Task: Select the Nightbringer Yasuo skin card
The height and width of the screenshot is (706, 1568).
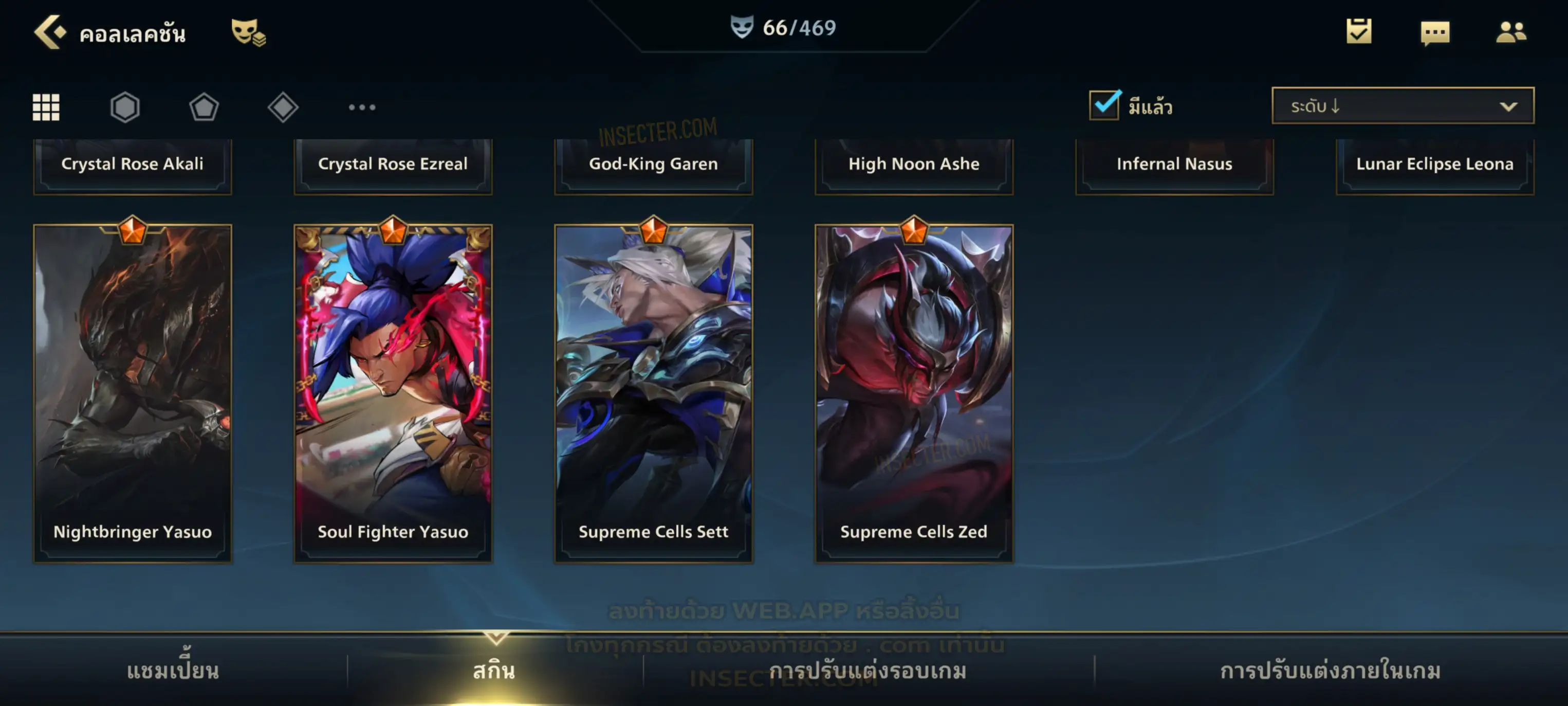Action: 133,393
